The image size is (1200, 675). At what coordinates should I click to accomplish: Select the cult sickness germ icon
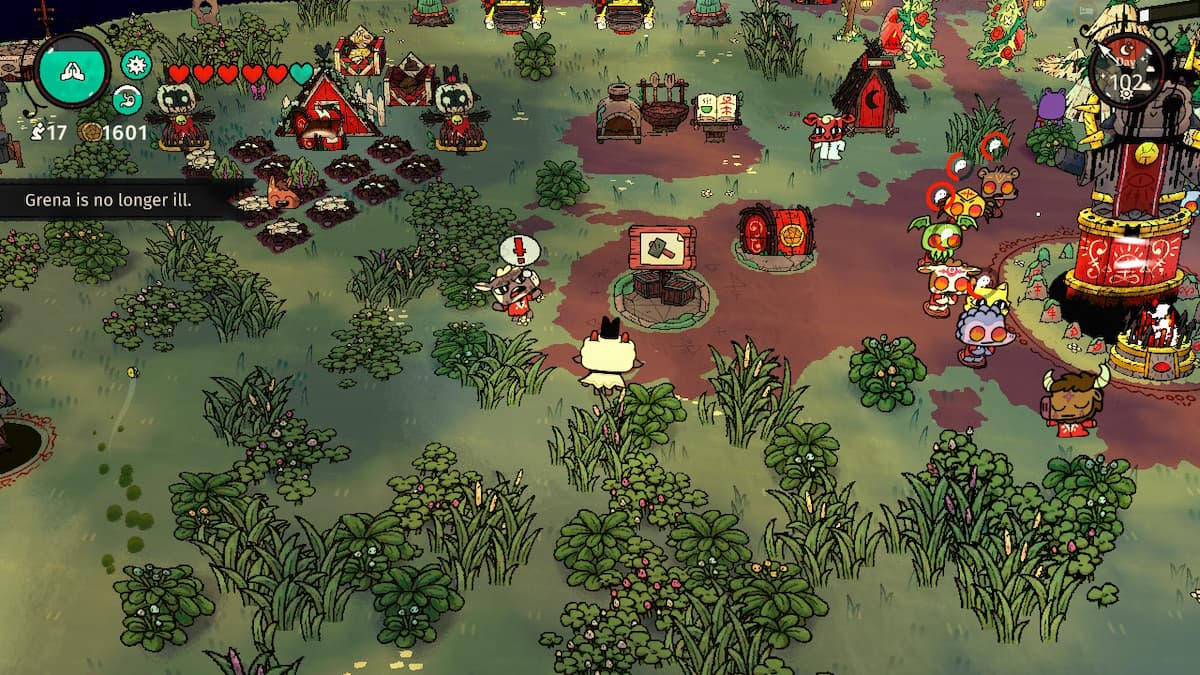pyautogui.click(x=135, y=65)
